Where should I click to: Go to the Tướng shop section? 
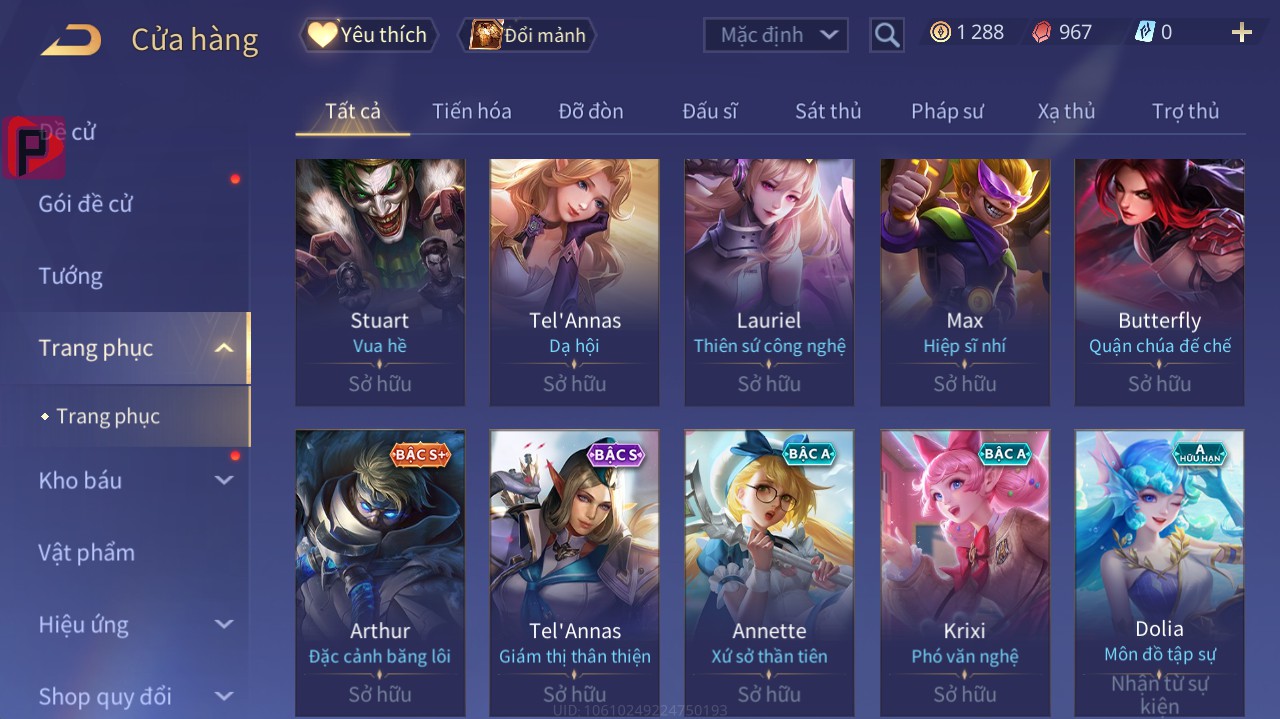pyautogui.click(x=71, y=276)
